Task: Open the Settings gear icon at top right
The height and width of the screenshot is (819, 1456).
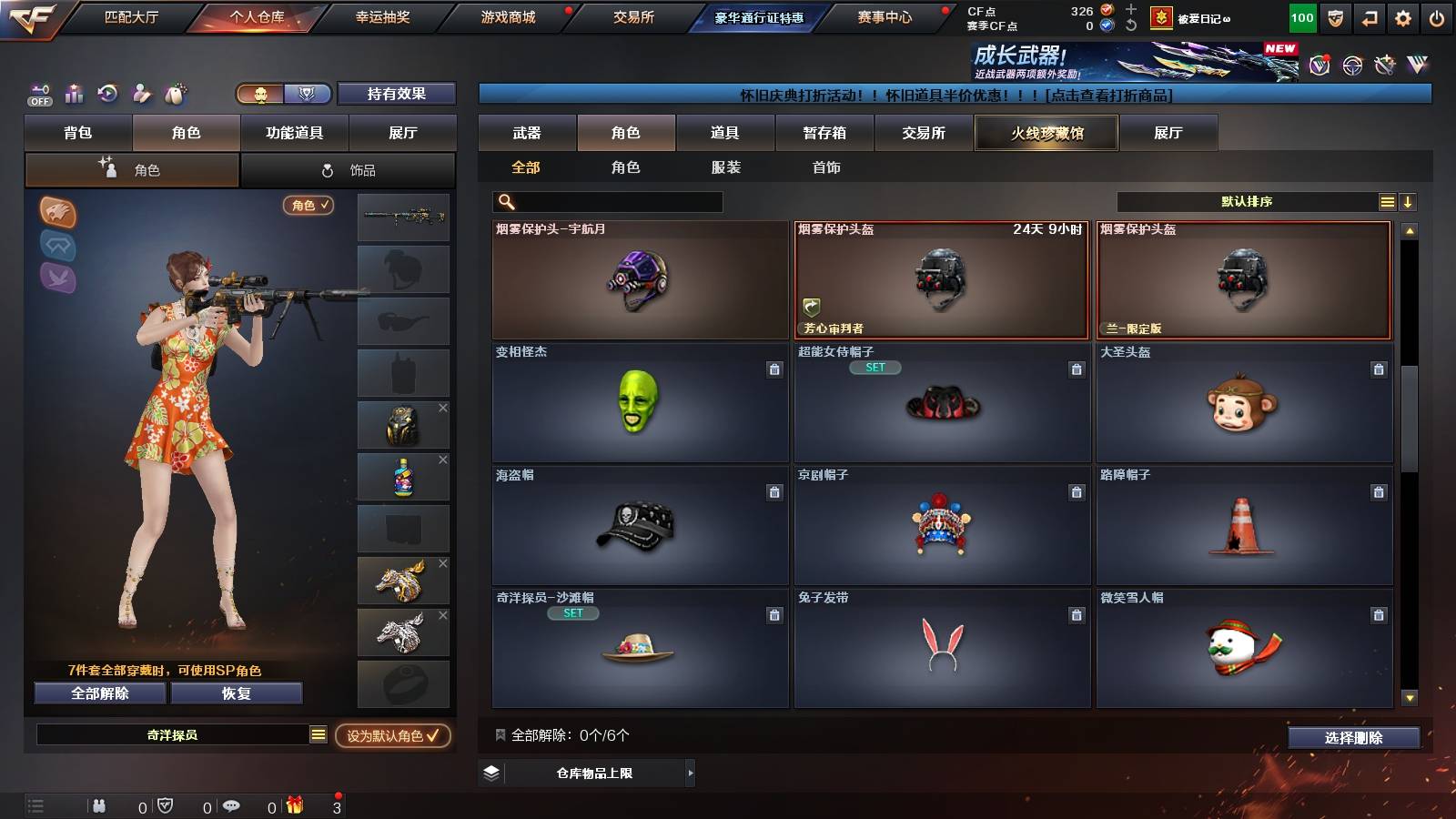Action: coord(1400,16)
